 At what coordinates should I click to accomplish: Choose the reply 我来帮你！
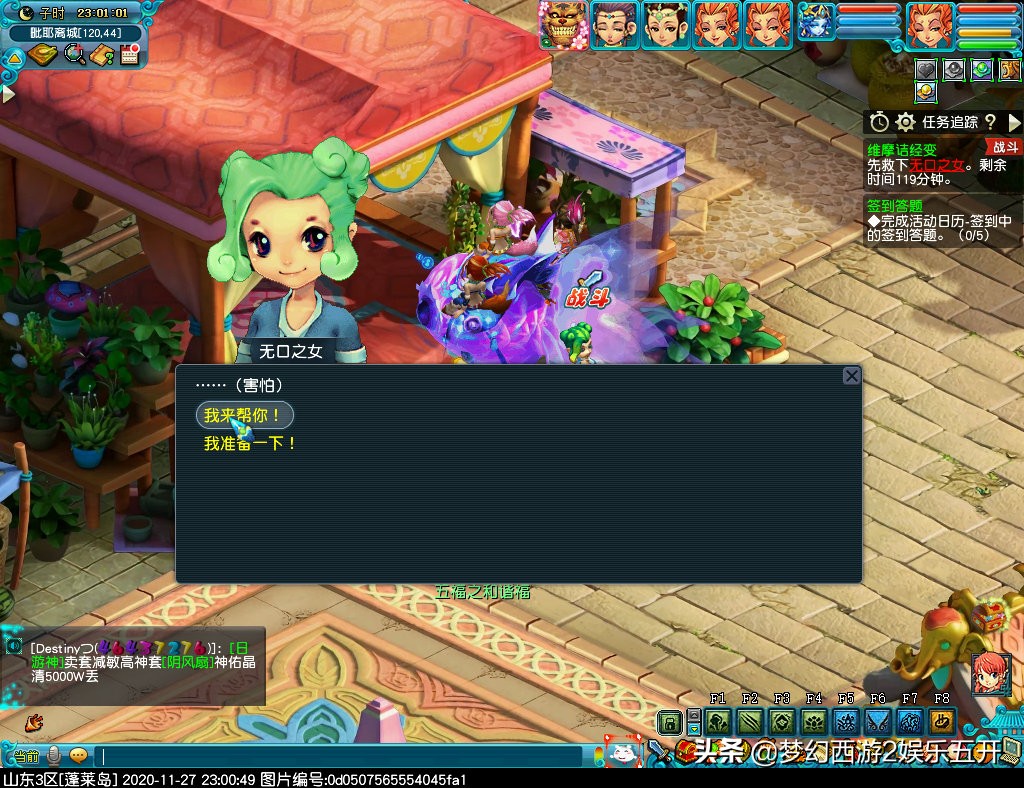point(245,415)
